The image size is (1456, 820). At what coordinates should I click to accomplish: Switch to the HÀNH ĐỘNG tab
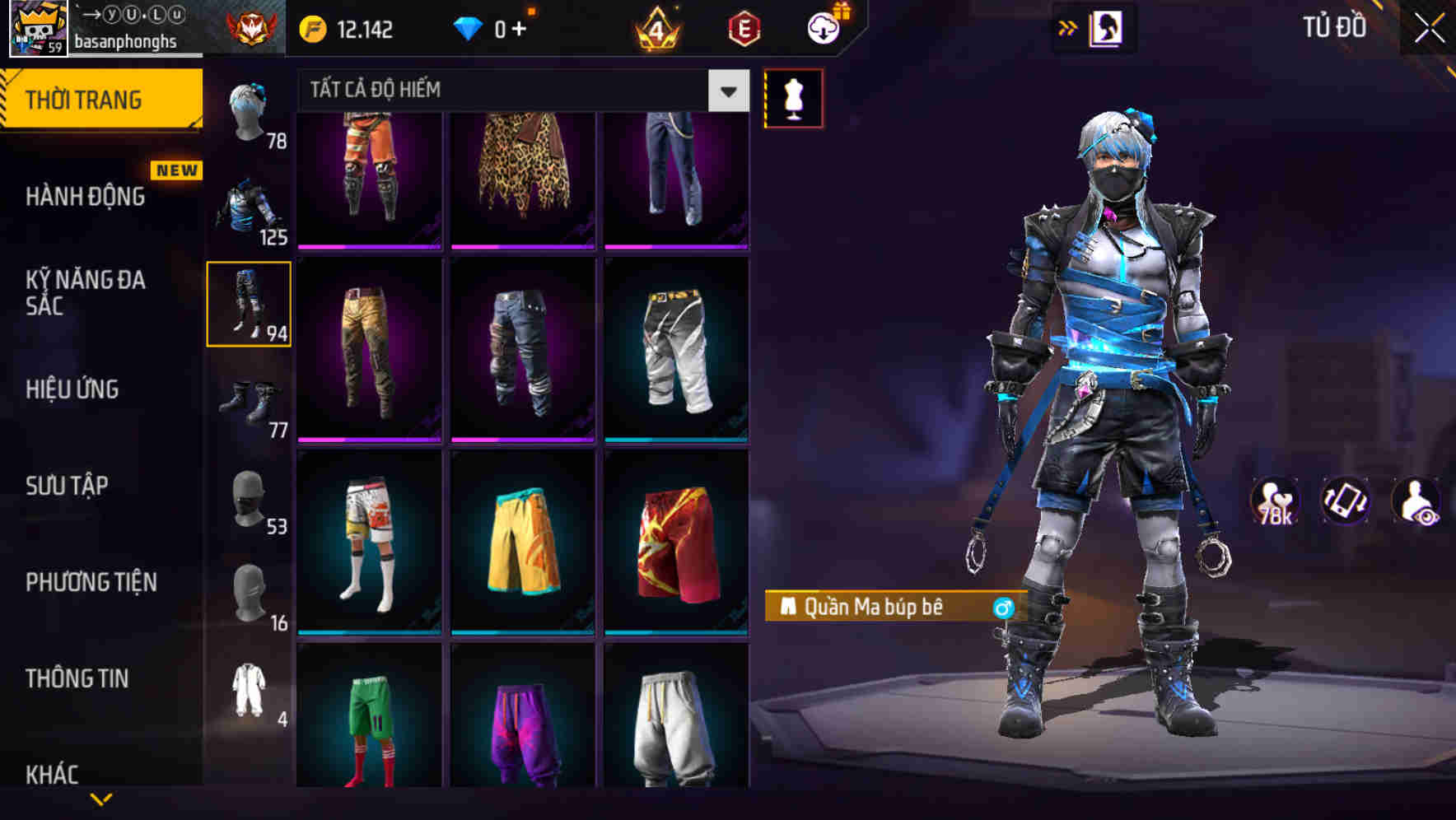(x=86, y=198)
